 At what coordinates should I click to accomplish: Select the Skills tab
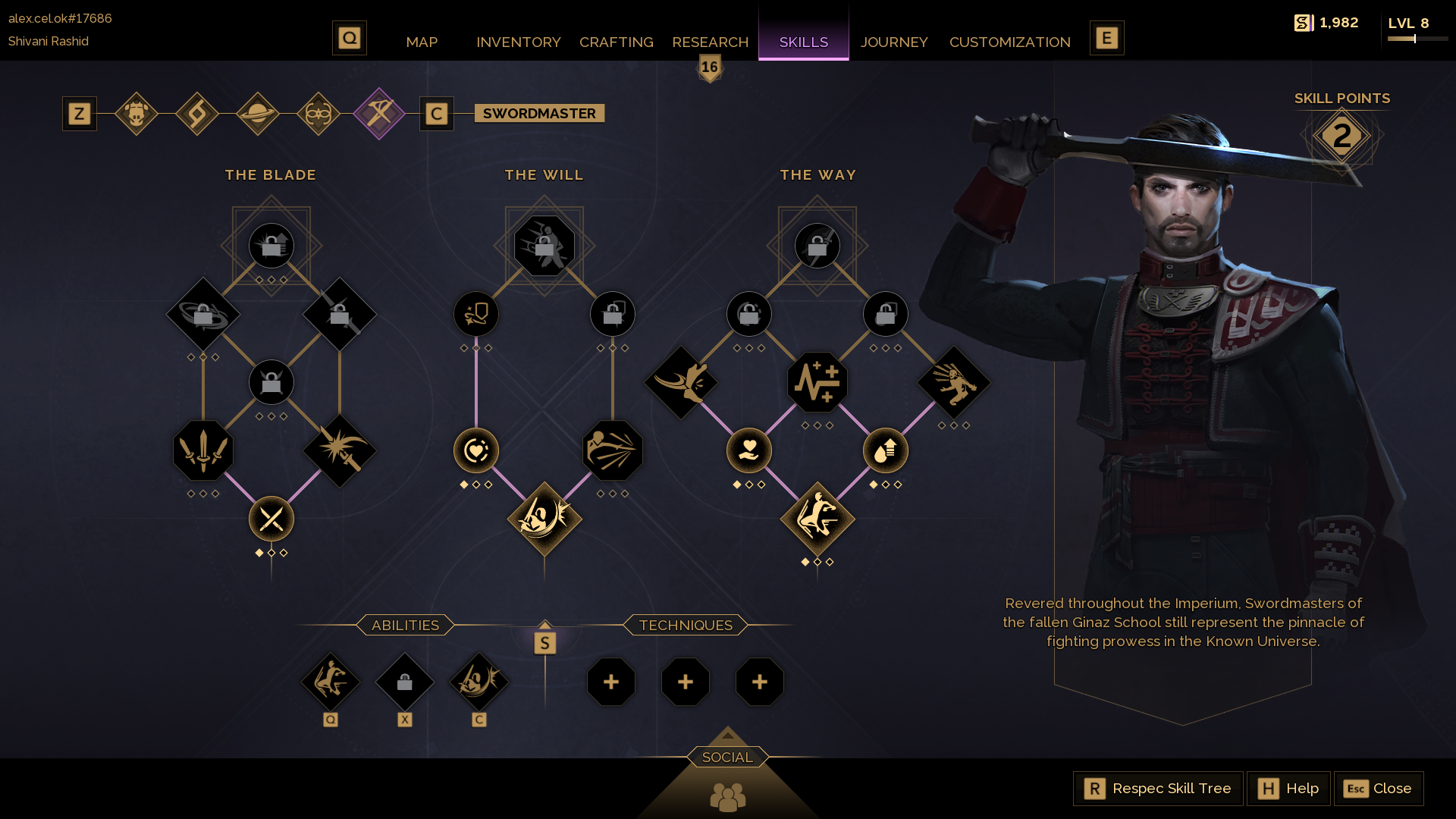click(x=803, y=42)
